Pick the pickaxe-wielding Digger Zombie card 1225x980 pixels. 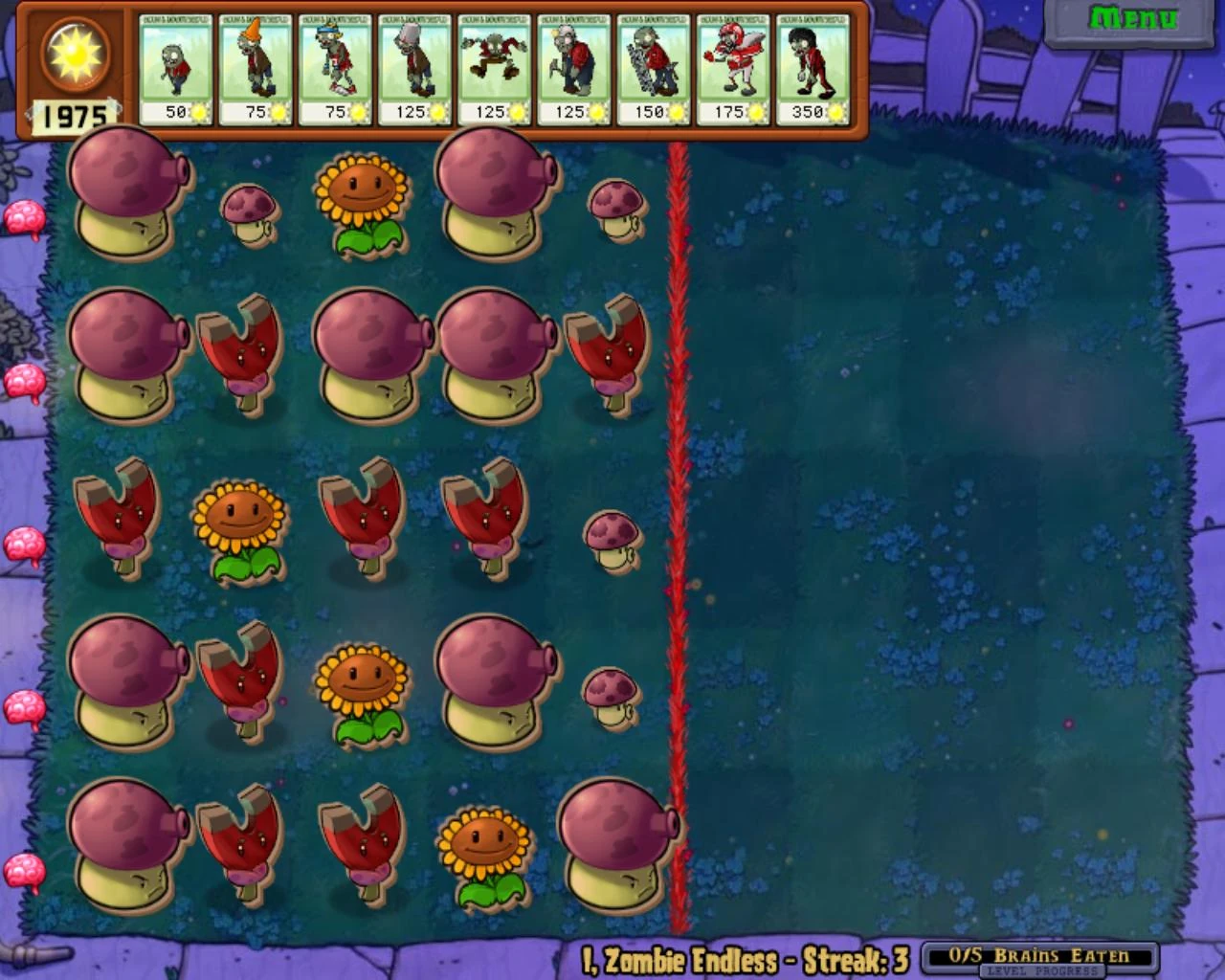pos(574,67)
